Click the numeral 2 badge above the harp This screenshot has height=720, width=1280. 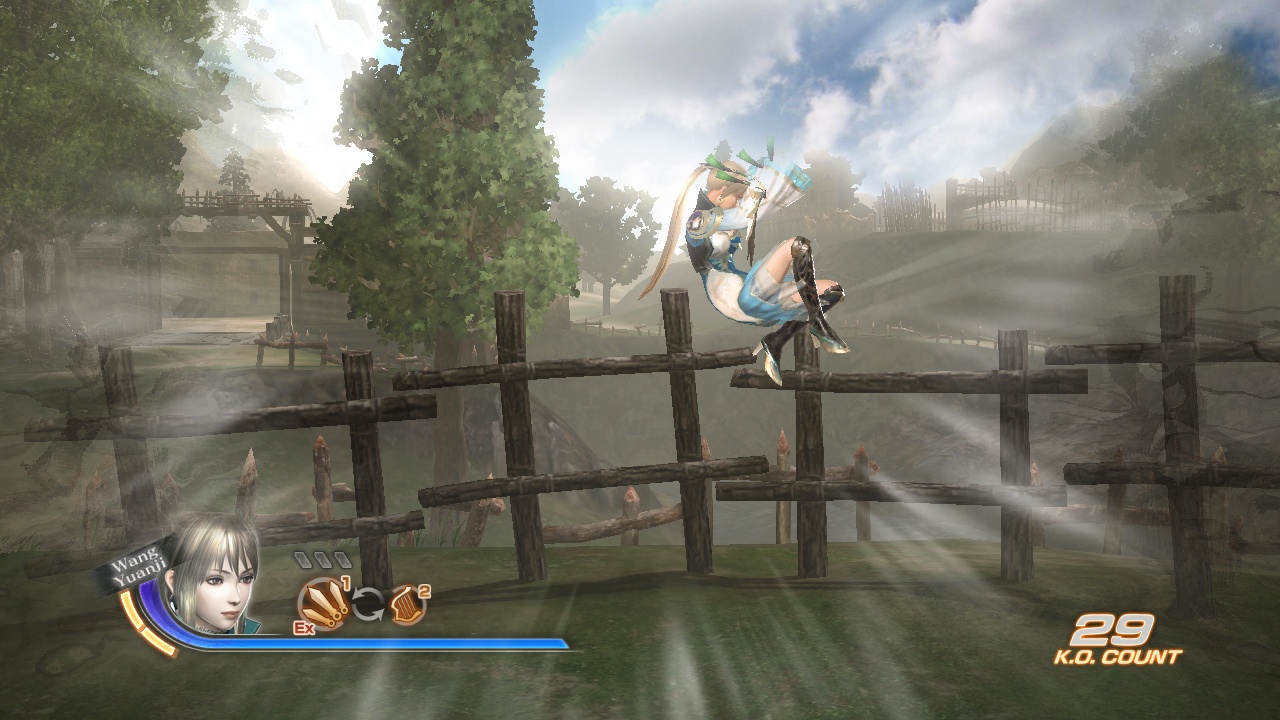tap(422, 592)
